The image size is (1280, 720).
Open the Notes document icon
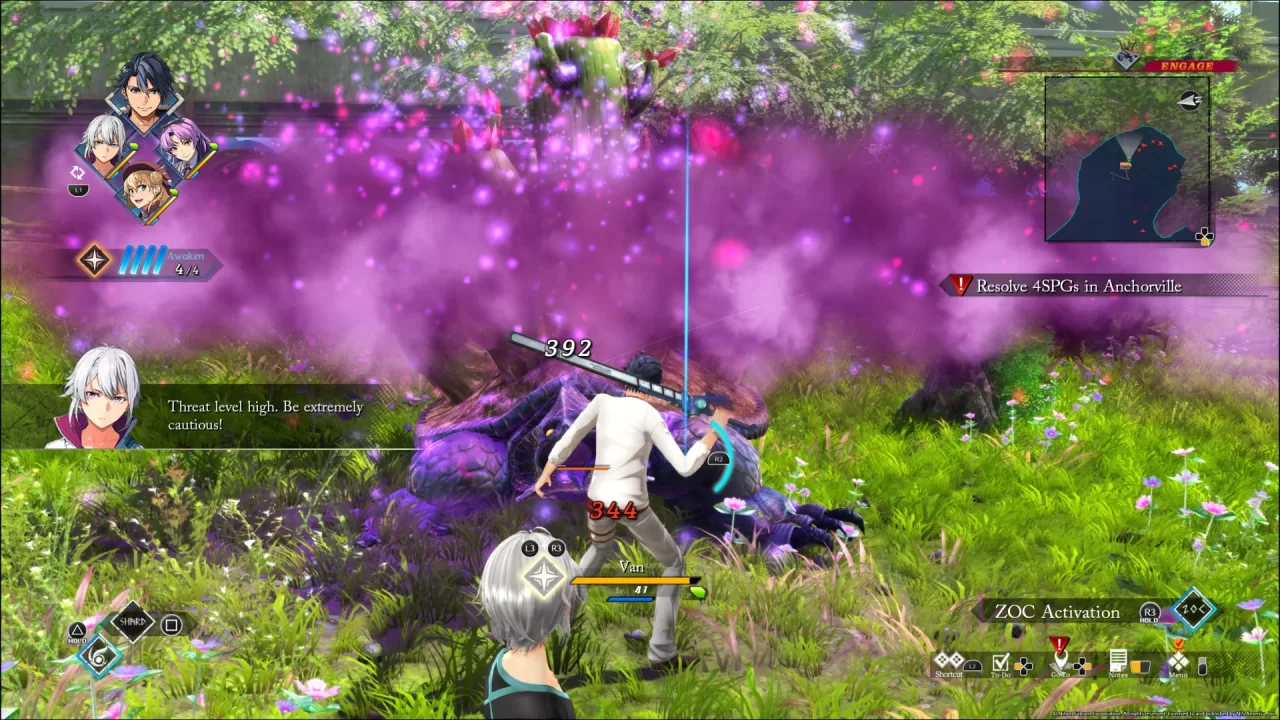coord(1118,661)
